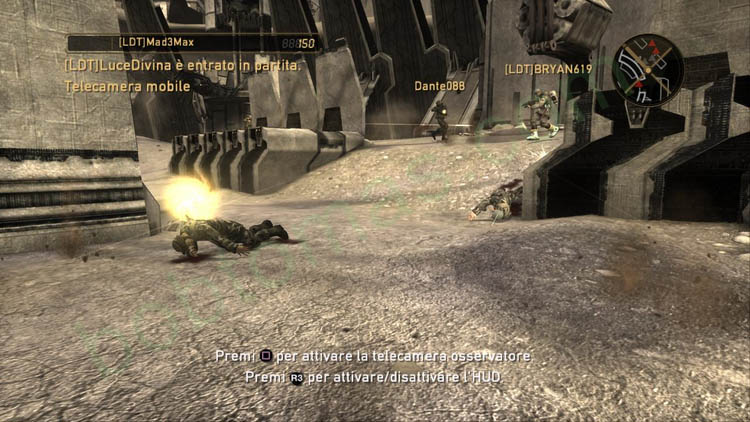Select the [LDT]Mad3Max spectated player bar
The height and width of the screenshot is (422, 750).
(194, 43)
